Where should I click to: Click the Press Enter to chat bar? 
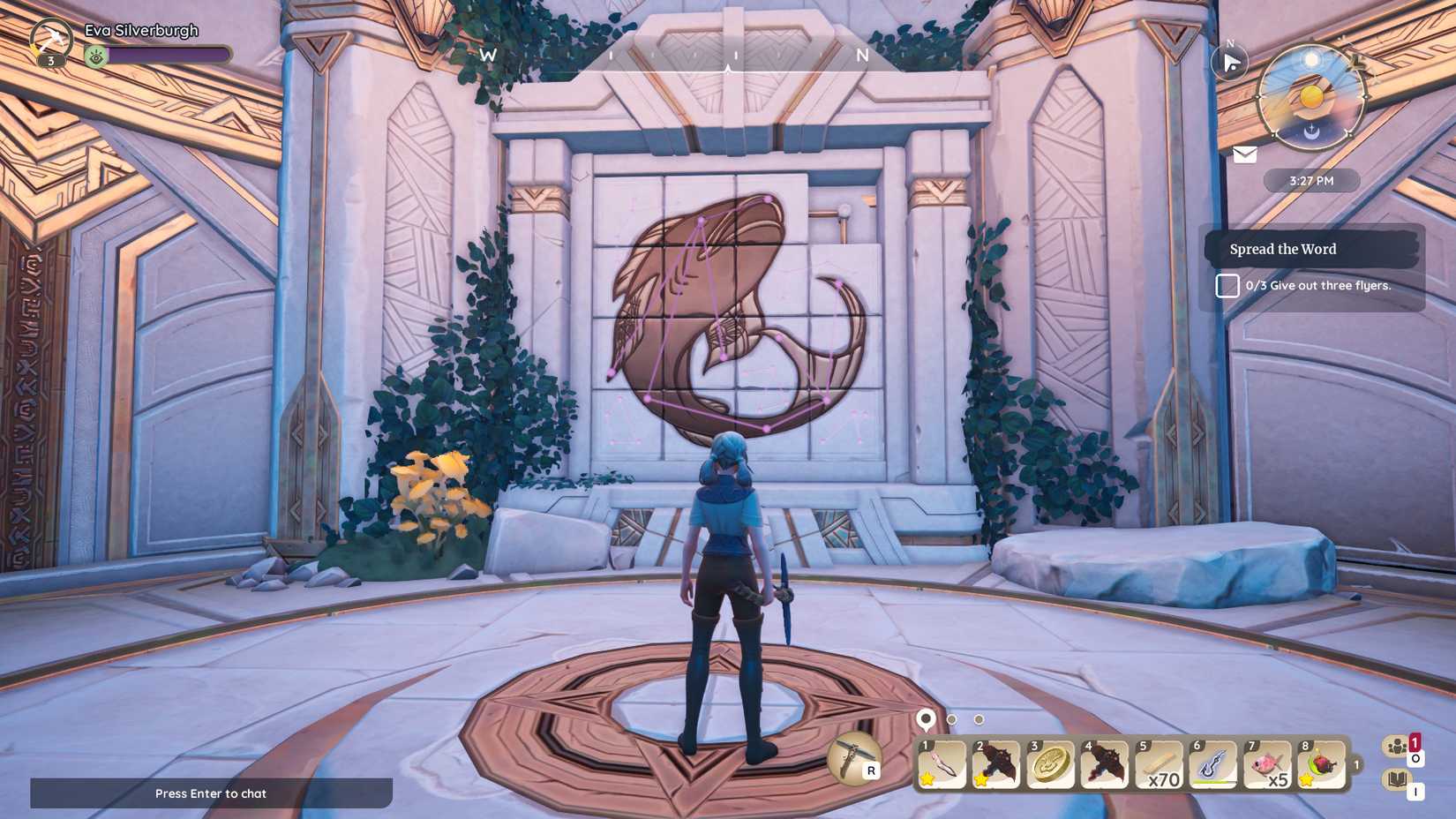(x=210, y=793)
